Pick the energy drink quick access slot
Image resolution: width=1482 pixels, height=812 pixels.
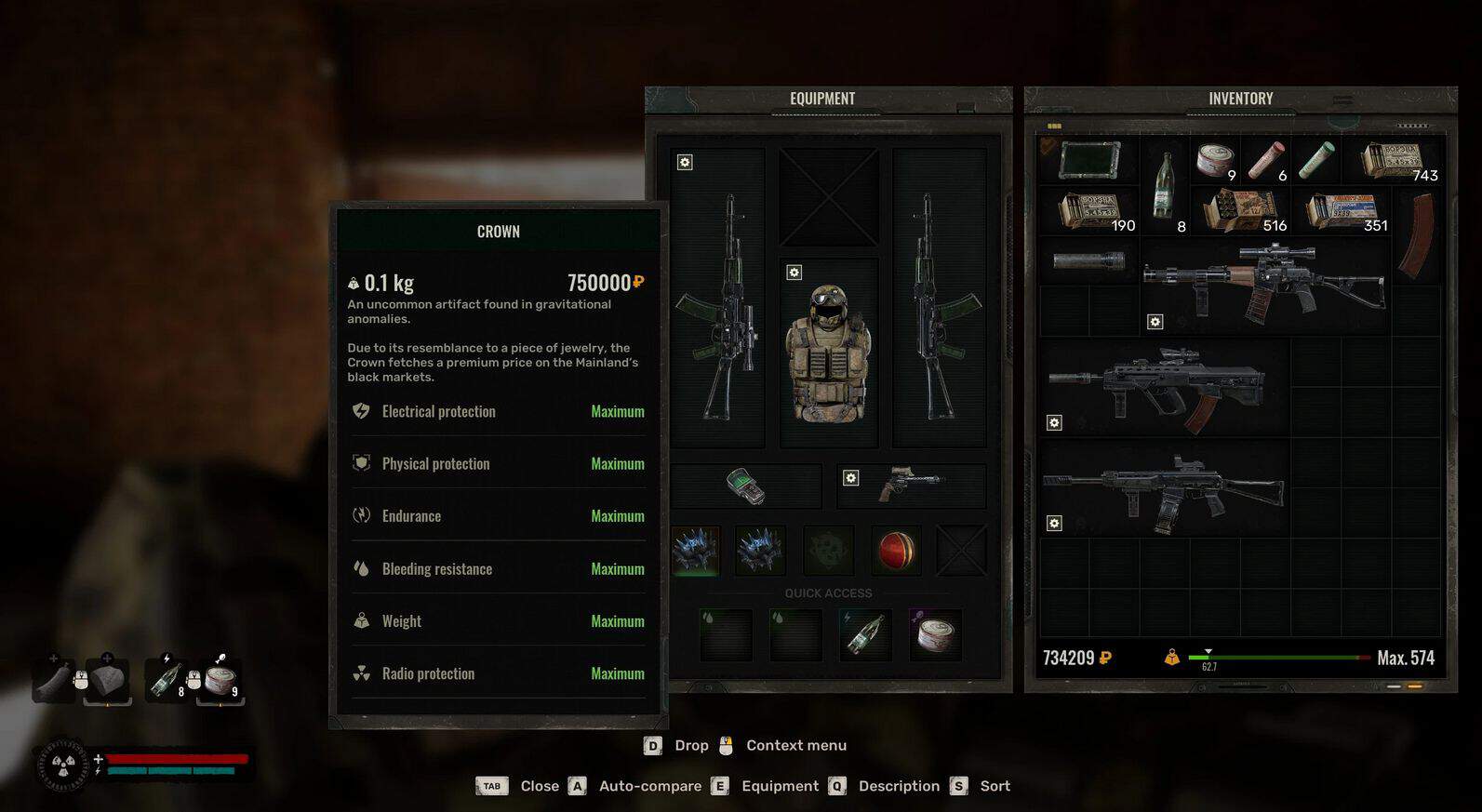click(865, 634)
